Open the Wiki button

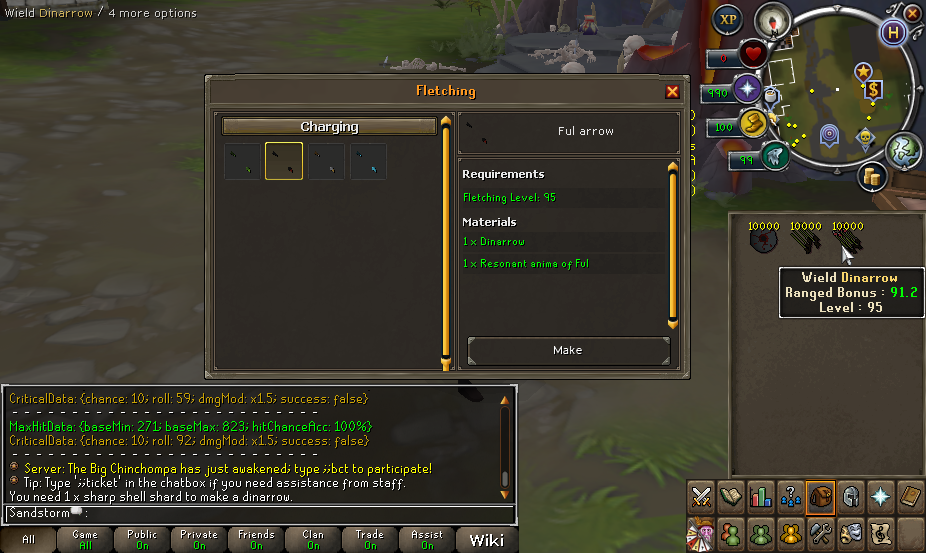pyautogui.click(x=486, y=540)
